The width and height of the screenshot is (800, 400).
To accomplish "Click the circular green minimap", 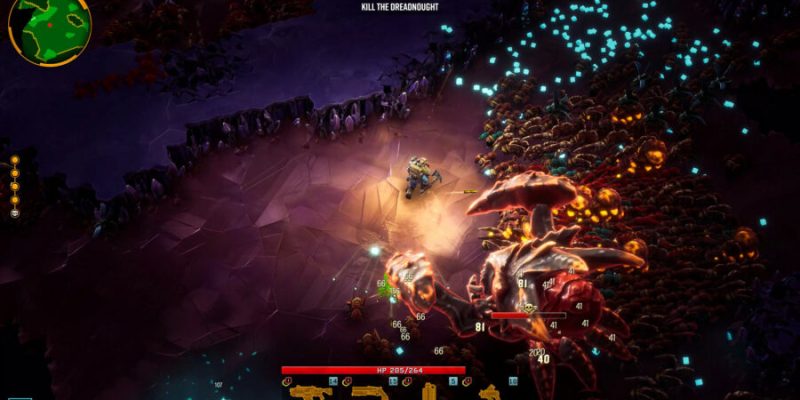I will click(50, 27).
